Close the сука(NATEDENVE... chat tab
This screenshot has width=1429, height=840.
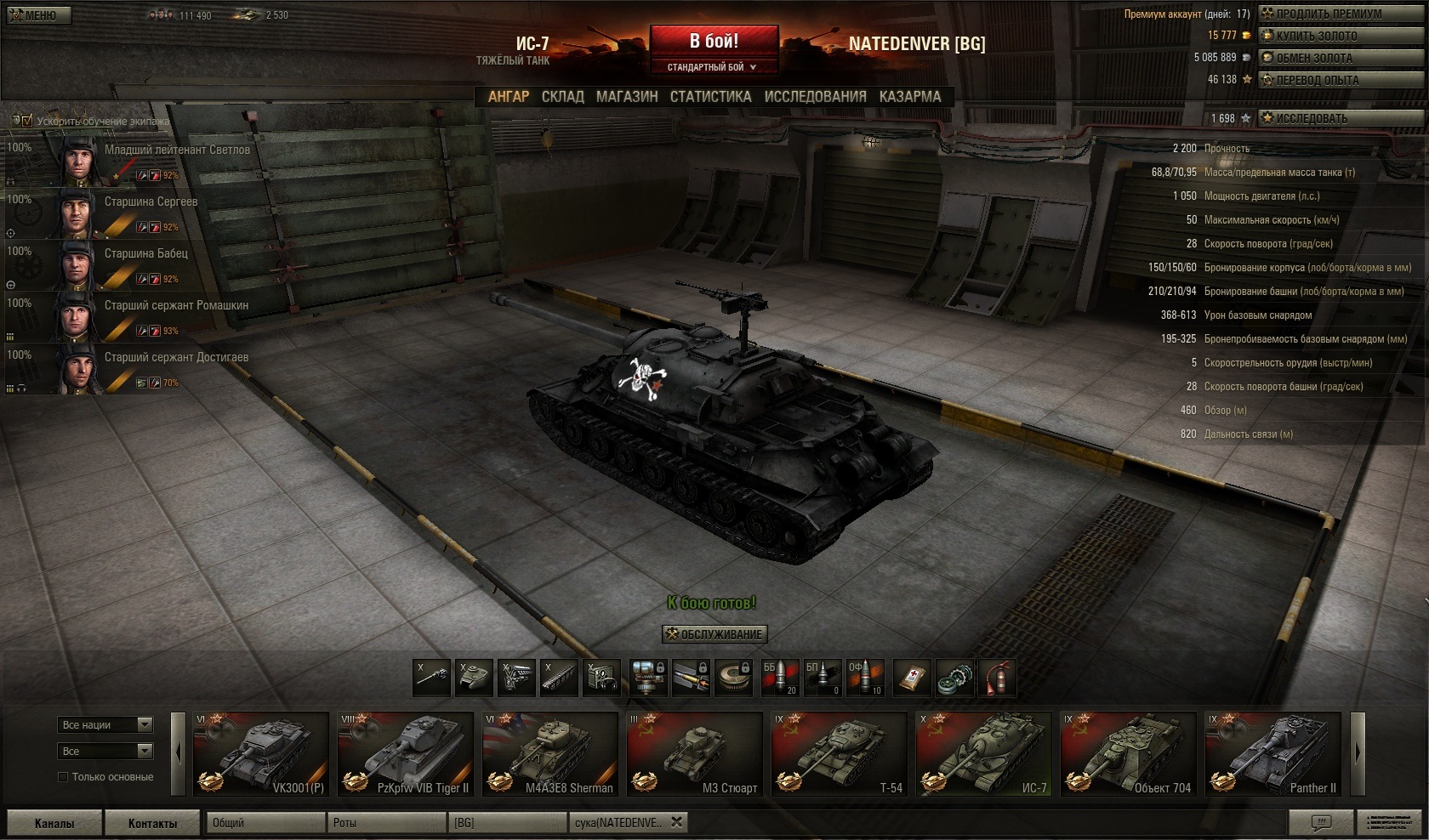click(x=676, y=822)
